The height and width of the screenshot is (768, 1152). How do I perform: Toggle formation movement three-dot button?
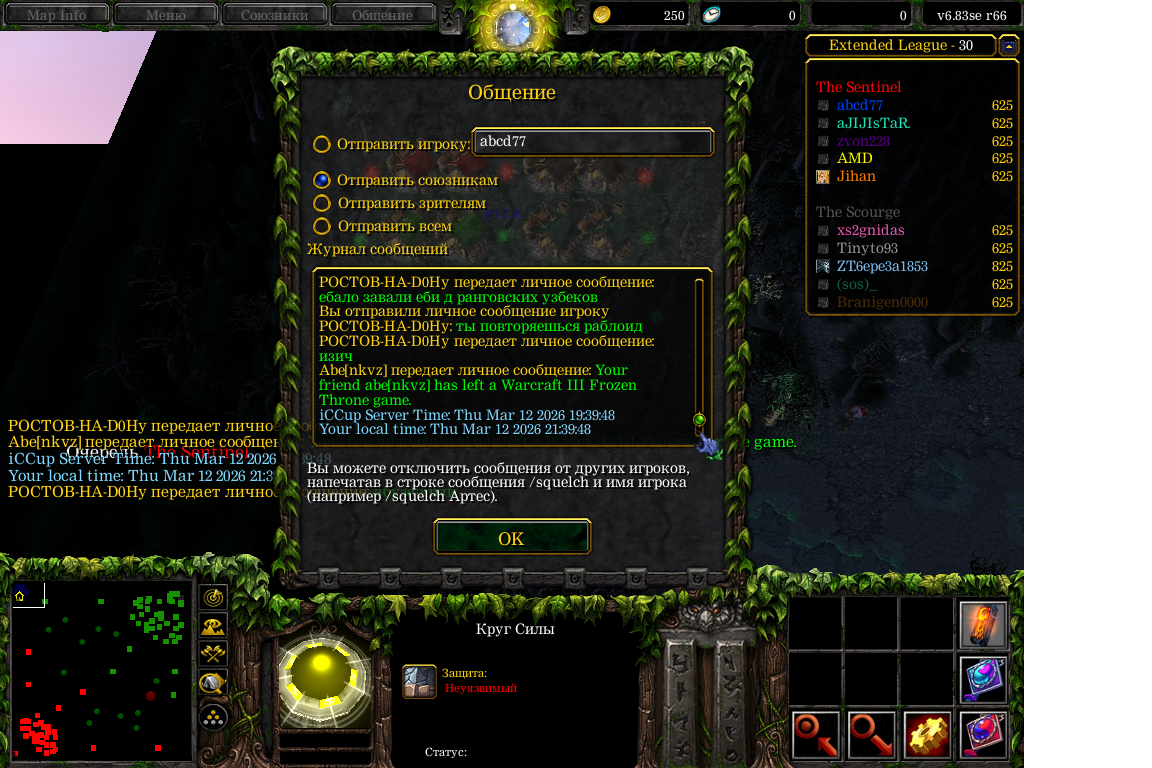tap(213, 716)
